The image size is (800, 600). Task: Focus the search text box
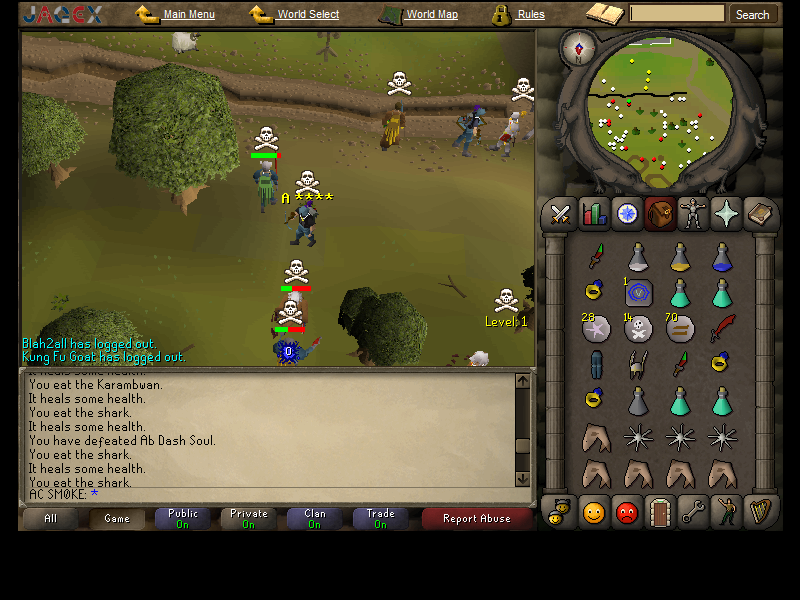677,14
